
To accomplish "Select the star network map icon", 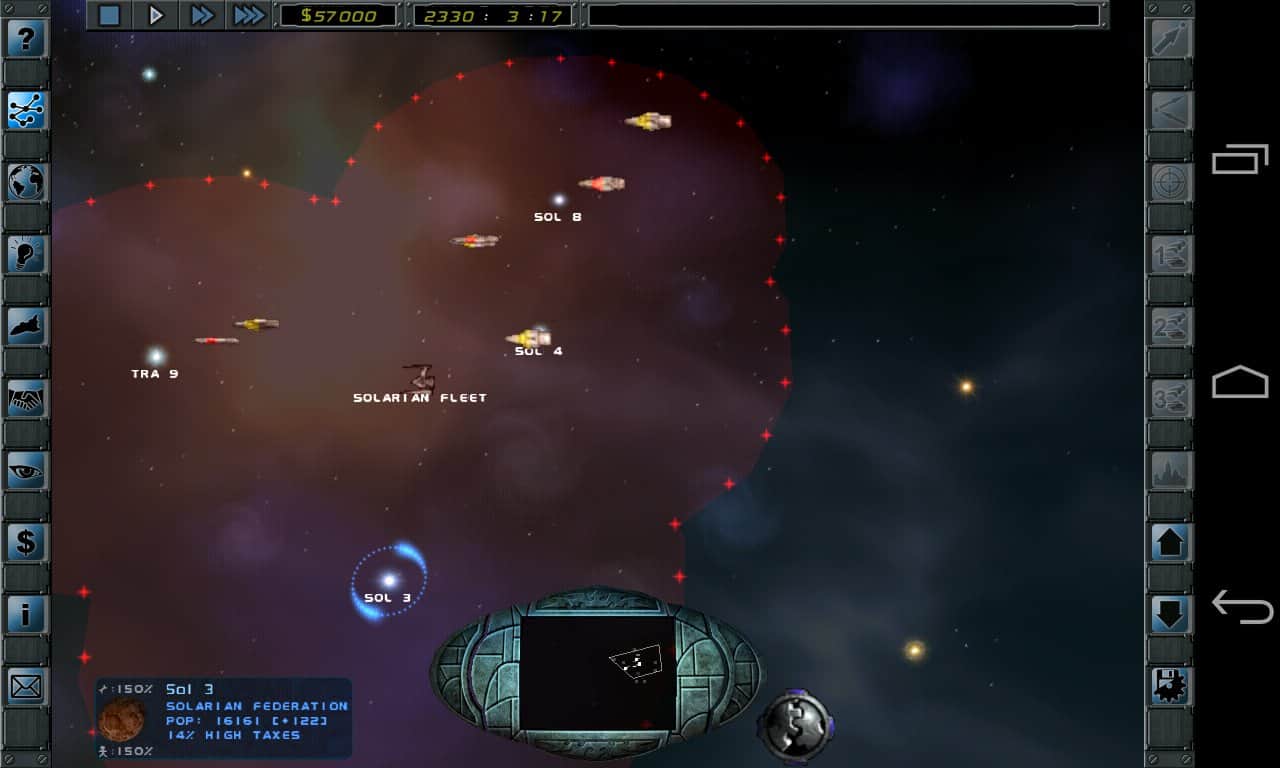I will point(27,111).
